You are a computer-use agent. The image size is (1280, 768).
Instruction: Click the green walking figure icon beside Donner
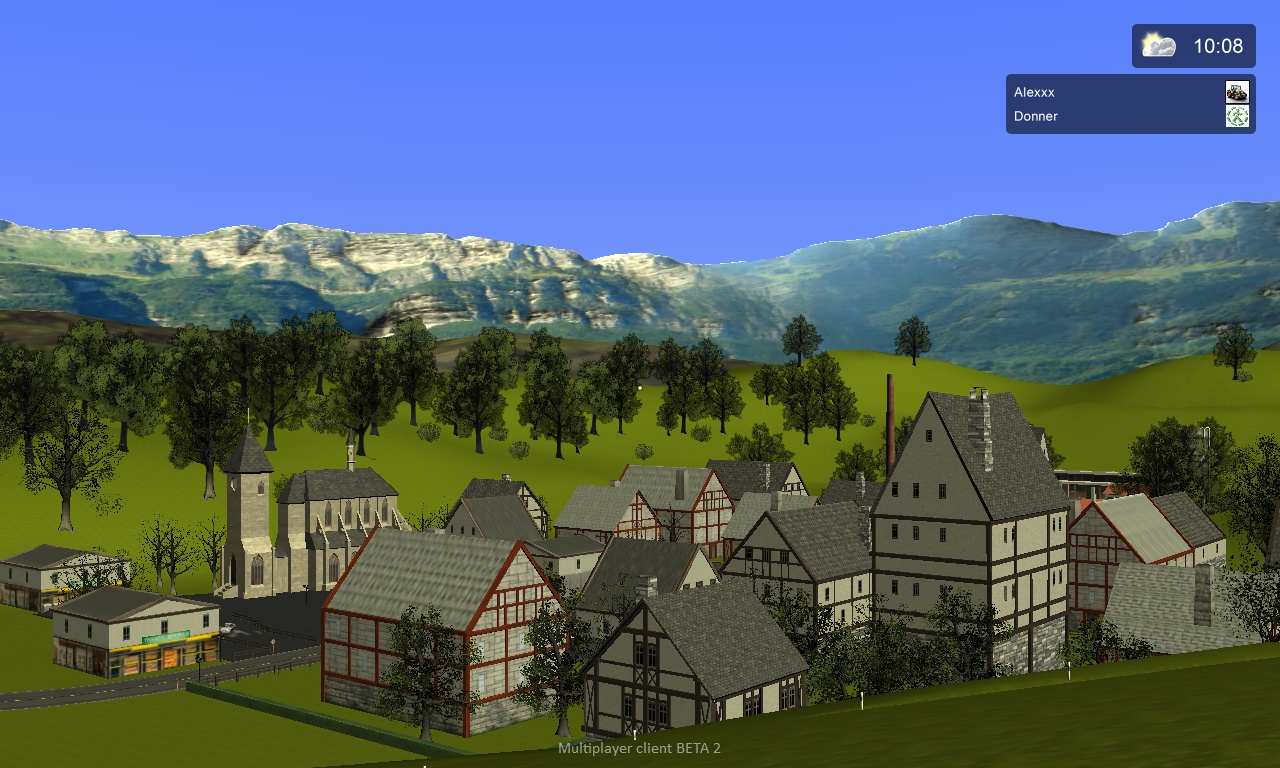click(1237, 116)
